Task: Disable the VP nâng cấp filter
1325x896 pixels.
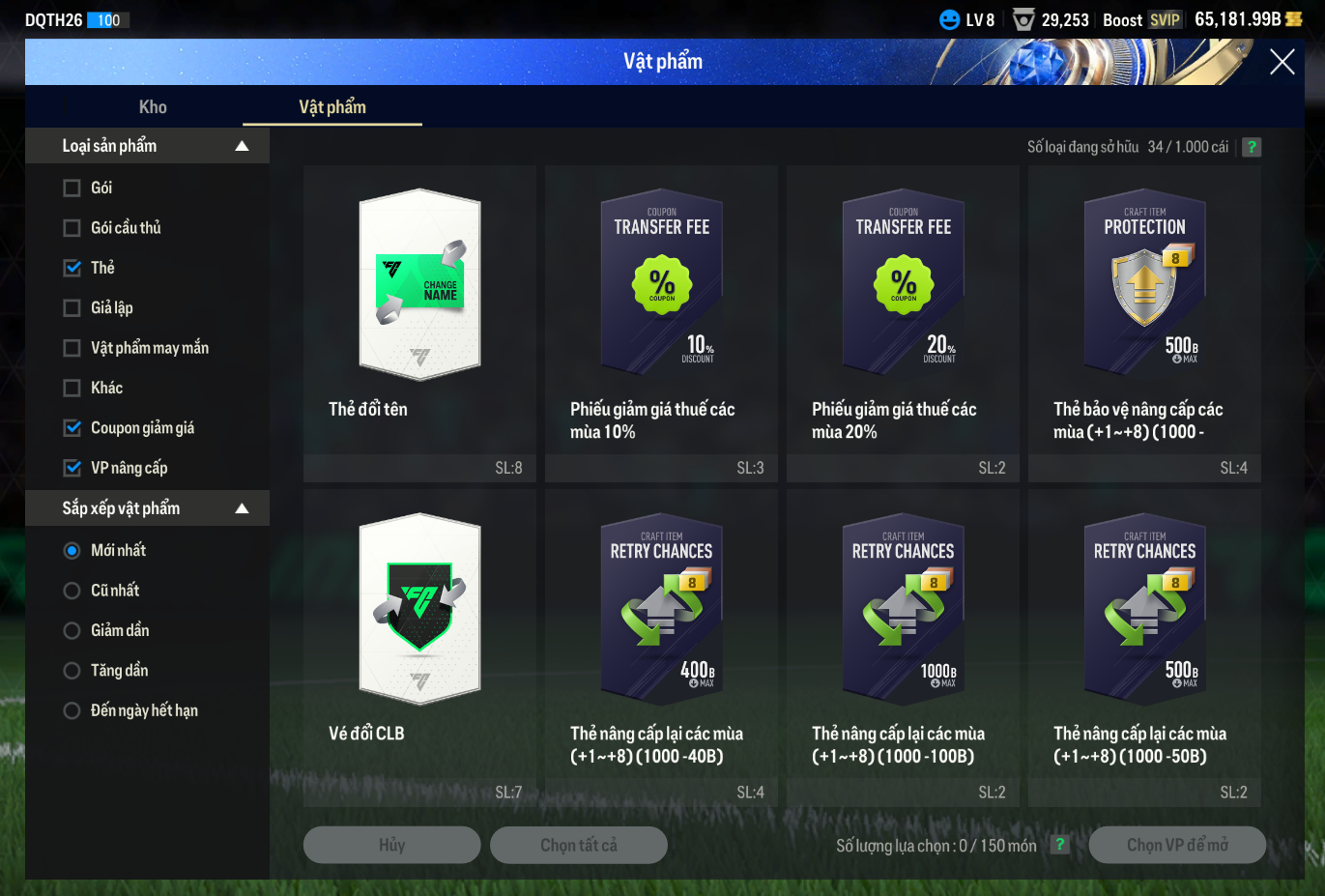Action: click(72, 468)
